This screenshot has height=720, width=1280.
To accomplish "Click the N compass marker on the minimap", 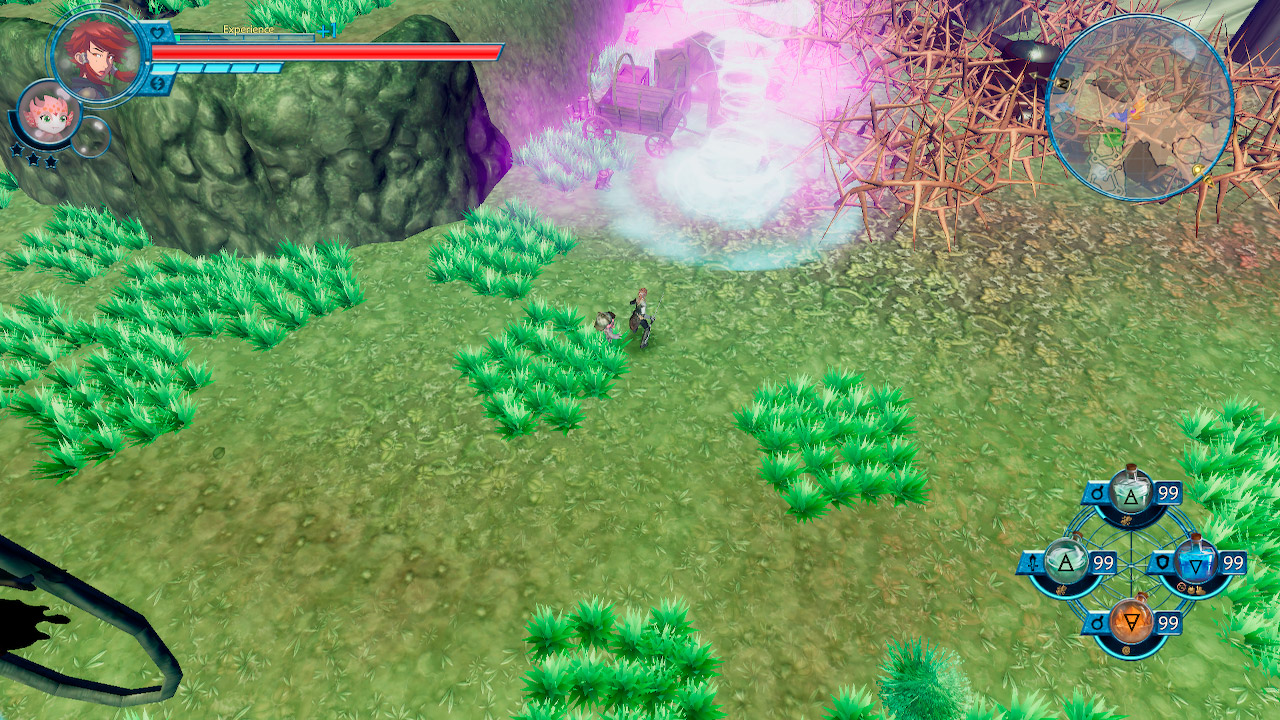I will coord(1062,83).
